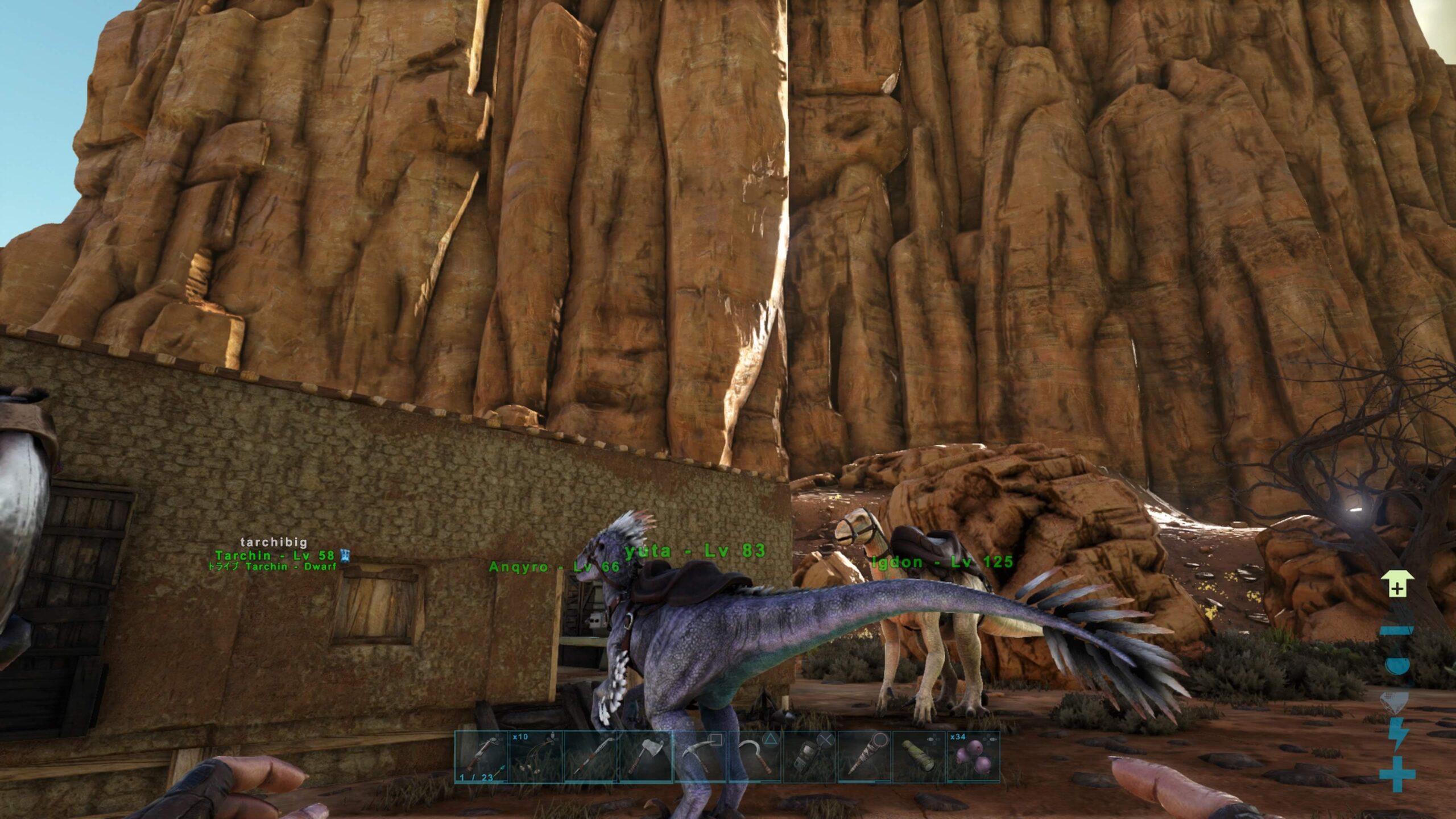Equip the pickaxe from the hotbar
The width and height of the screenshot is (1456, 819).
700,757
